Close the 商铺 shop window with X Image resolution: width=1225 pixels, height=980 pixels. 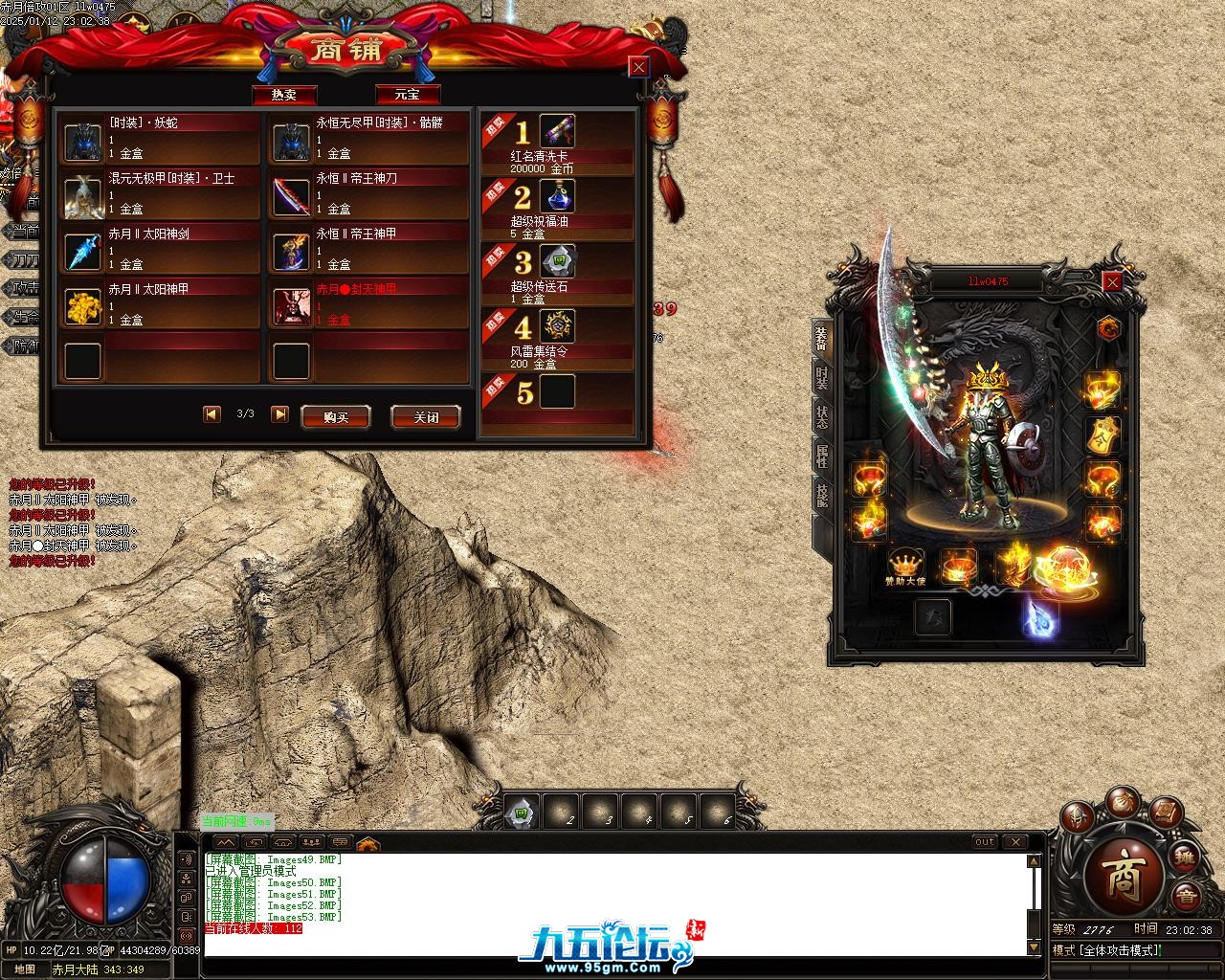pos(638,67)
